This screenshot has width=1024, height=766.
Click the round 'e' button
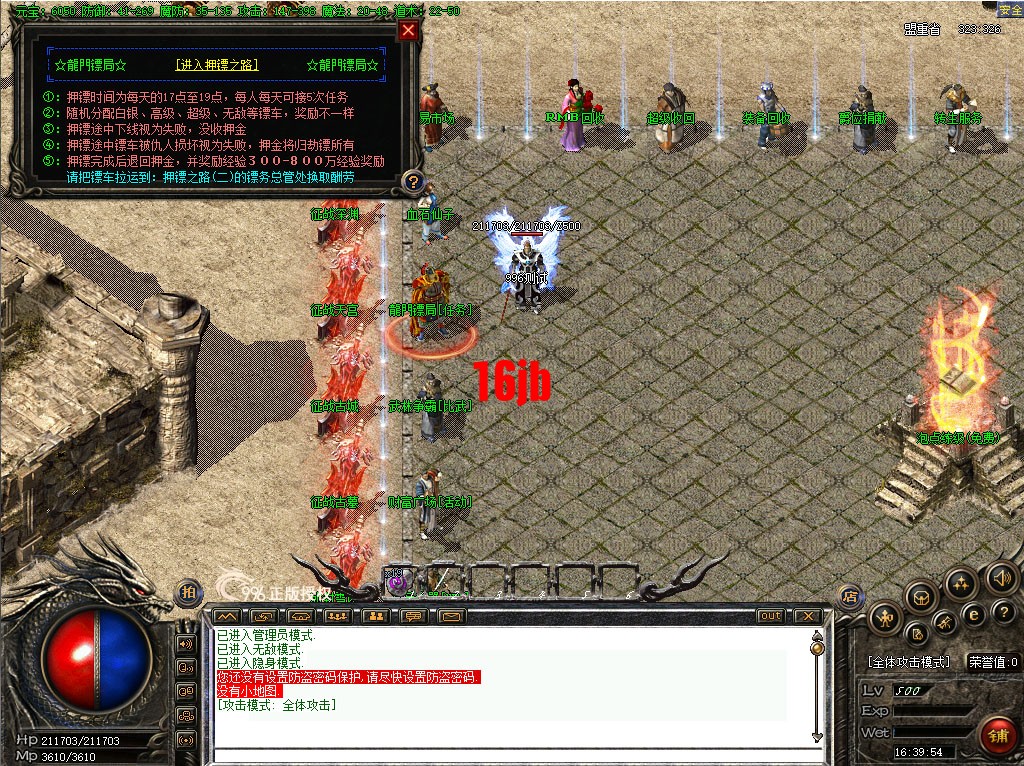point(972,614)
